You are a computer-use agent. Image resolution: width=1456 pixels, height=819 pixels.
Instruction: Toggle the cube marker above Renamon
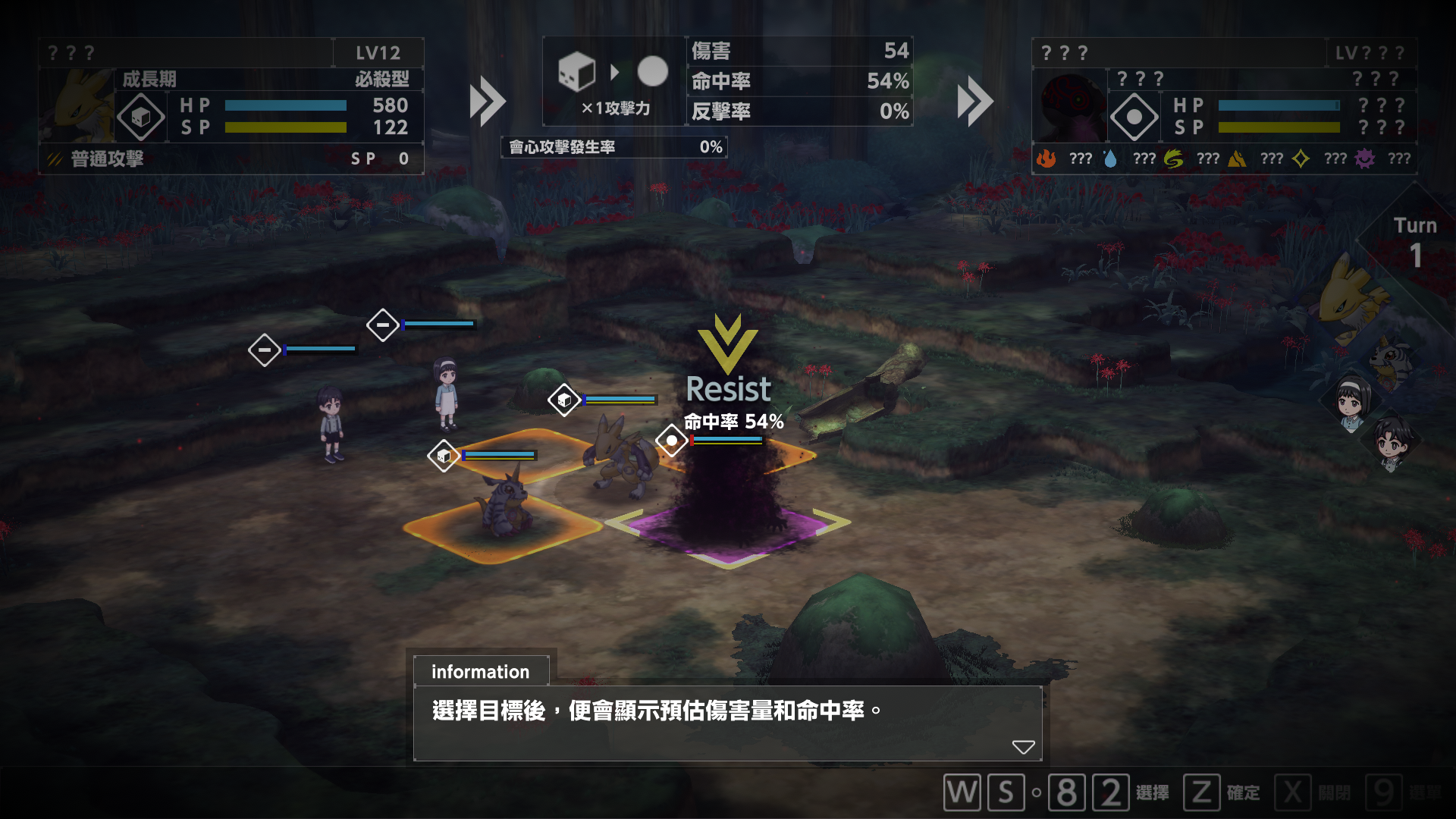[x=563, y=400]
